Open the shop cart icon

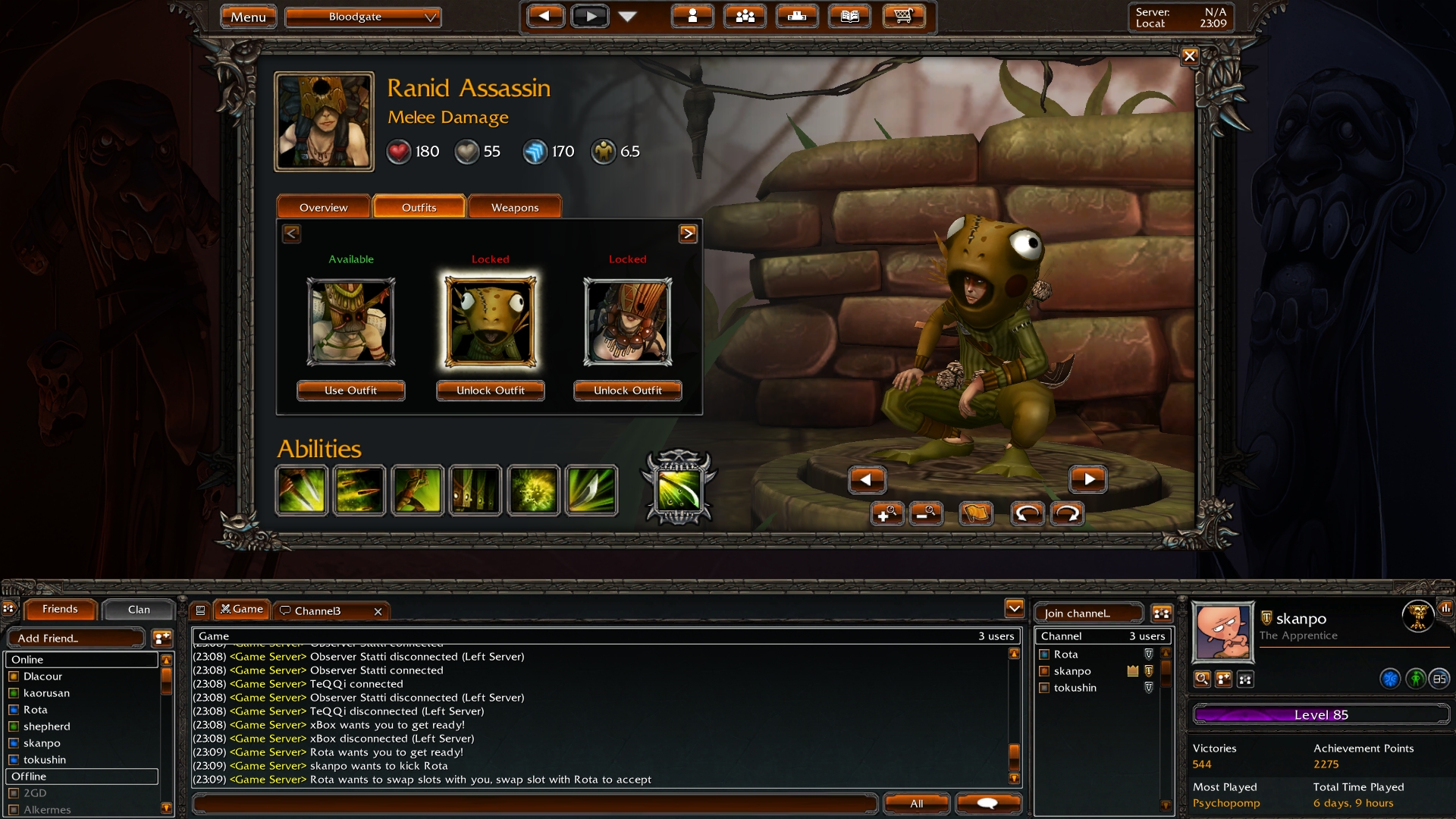coord(902,16)
